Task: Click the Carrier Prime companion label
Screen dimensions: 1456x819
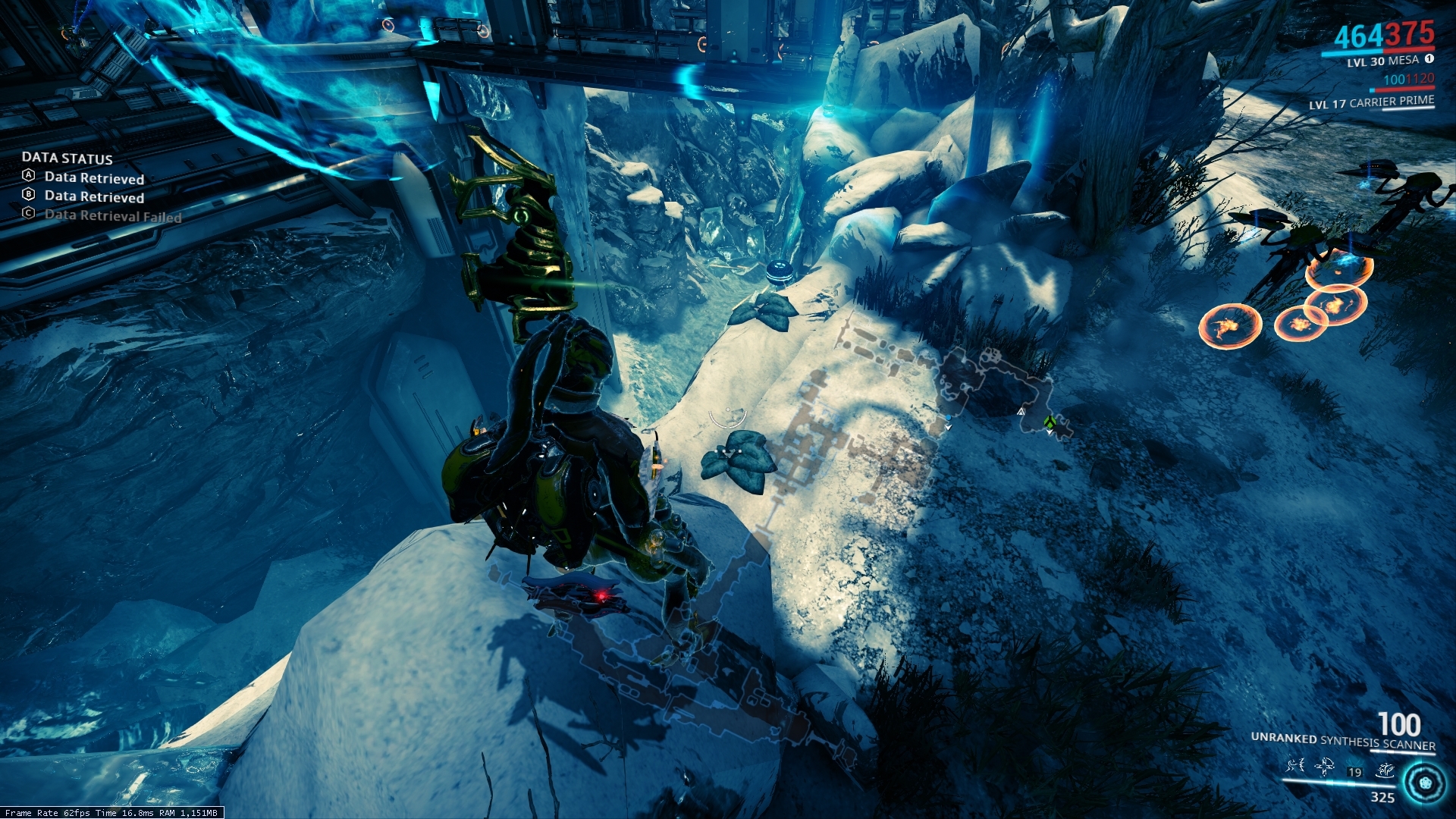Action: tap(1371, 102)
